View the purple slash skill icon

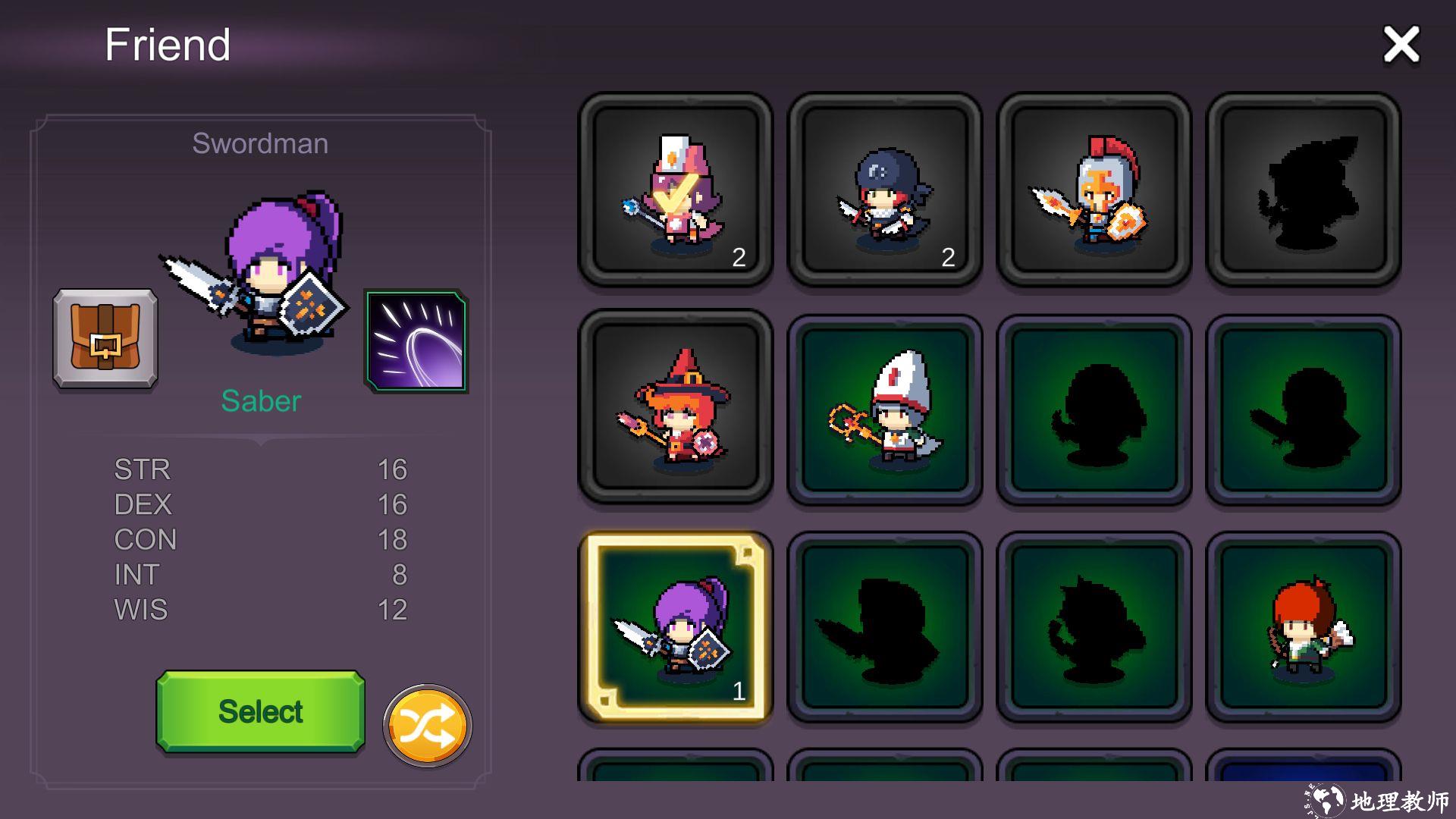pyautogui.click(x=416, y=340)
